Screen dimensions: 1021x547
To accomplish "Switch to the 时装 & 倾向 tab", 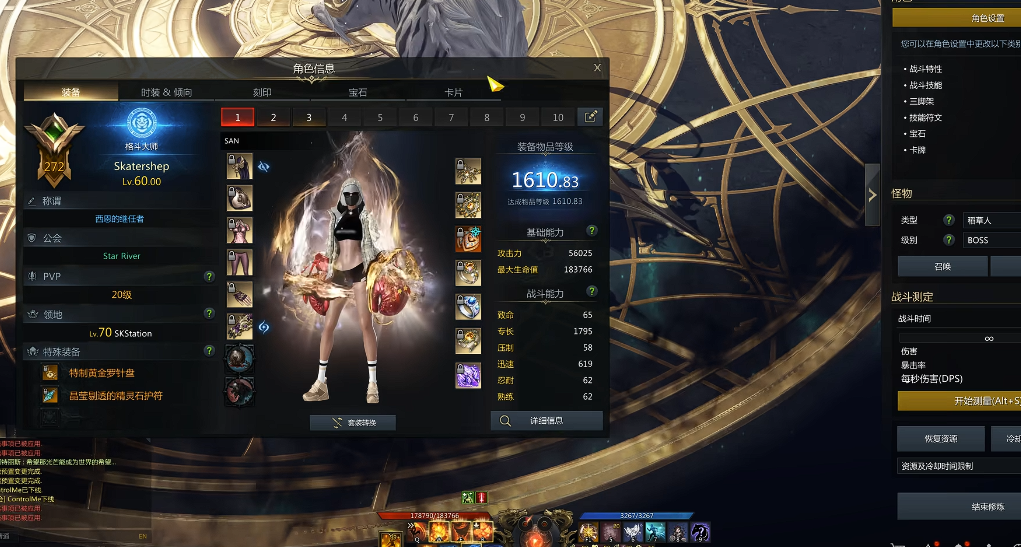I will (x=167, y=92).
